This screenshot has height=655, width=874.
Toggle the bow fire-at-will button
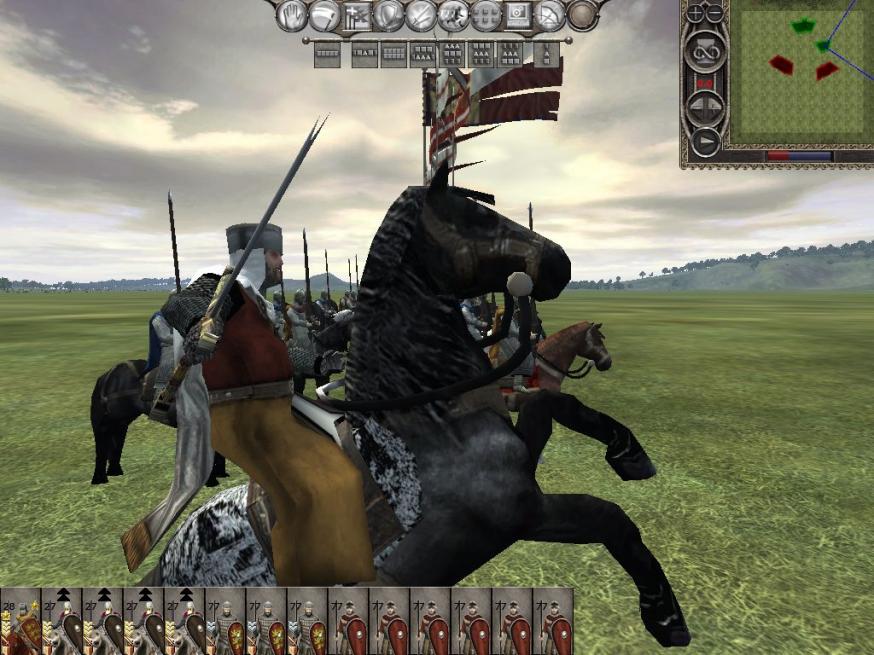(x=550, y=15)
